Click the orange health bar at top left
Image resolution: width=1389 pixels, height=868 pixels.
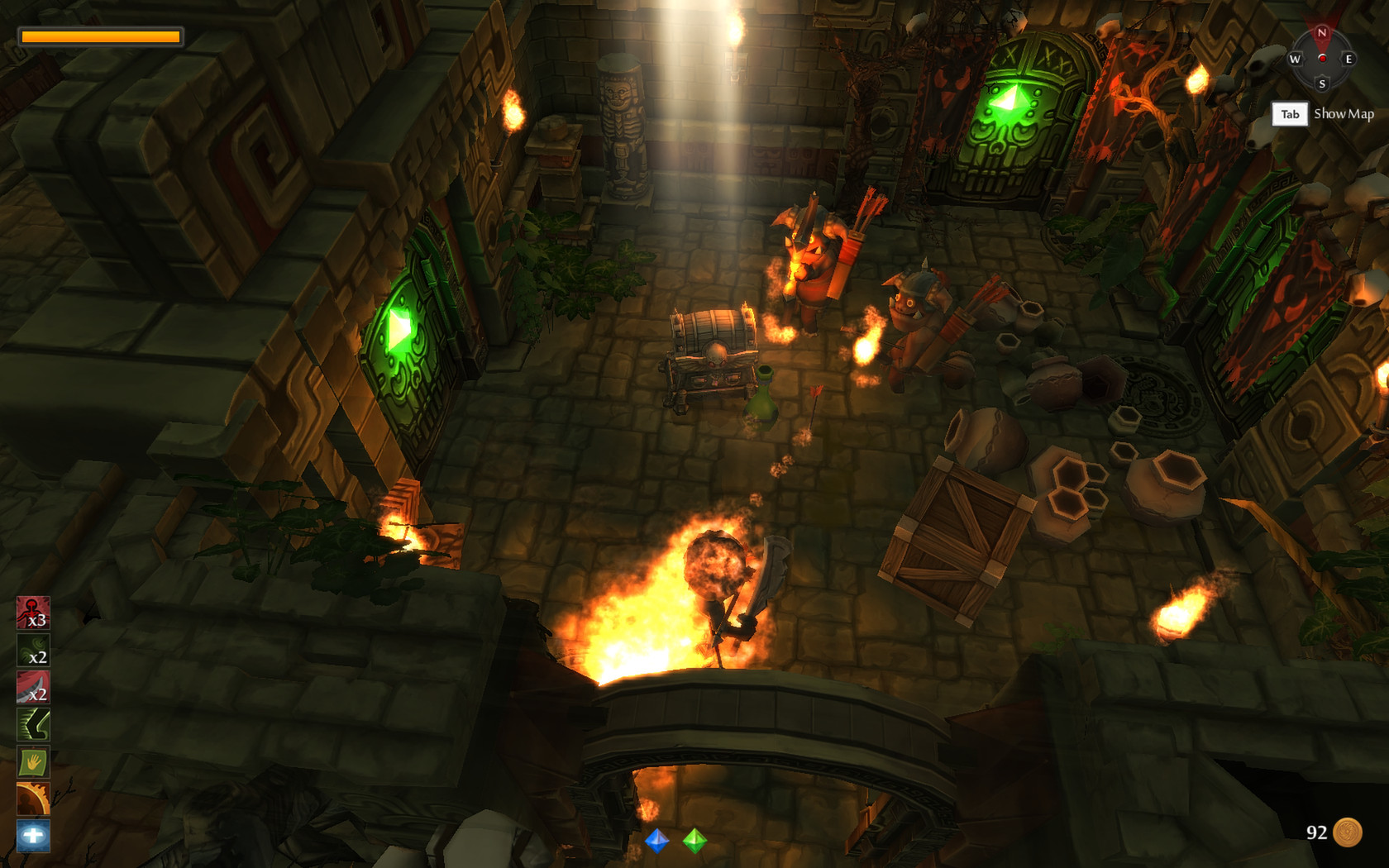click(x=99, y=36)
